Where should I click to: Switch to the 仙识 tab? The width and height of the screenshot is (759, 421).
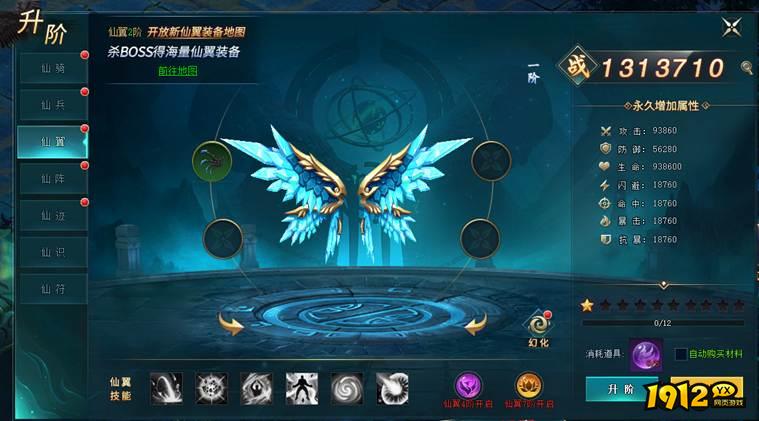(52, 253)
